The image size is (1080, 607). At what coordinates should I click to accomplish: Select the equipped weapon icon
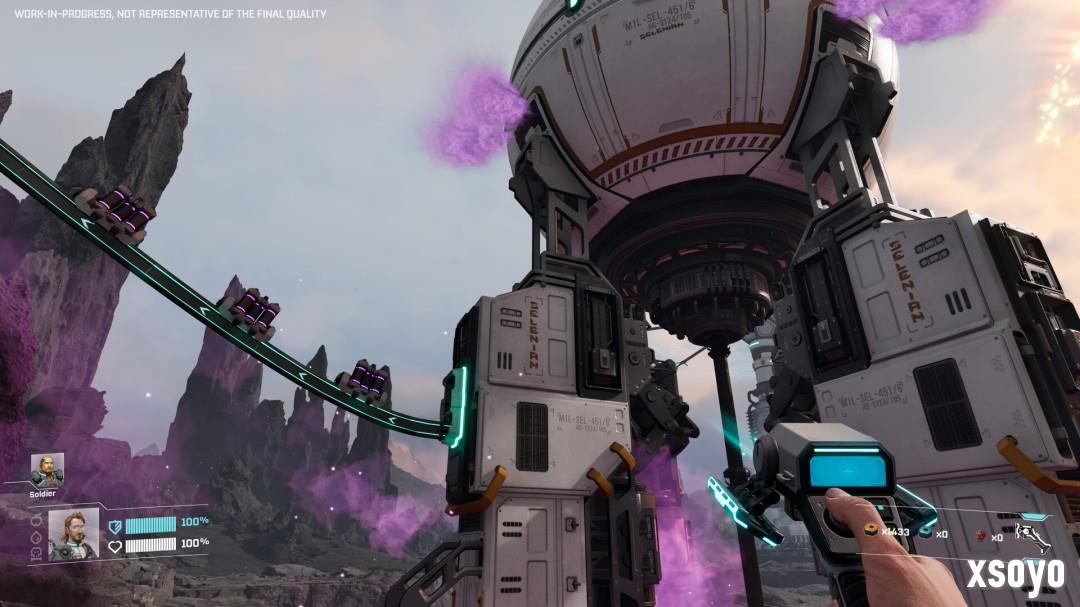(x=1033, y=535)
